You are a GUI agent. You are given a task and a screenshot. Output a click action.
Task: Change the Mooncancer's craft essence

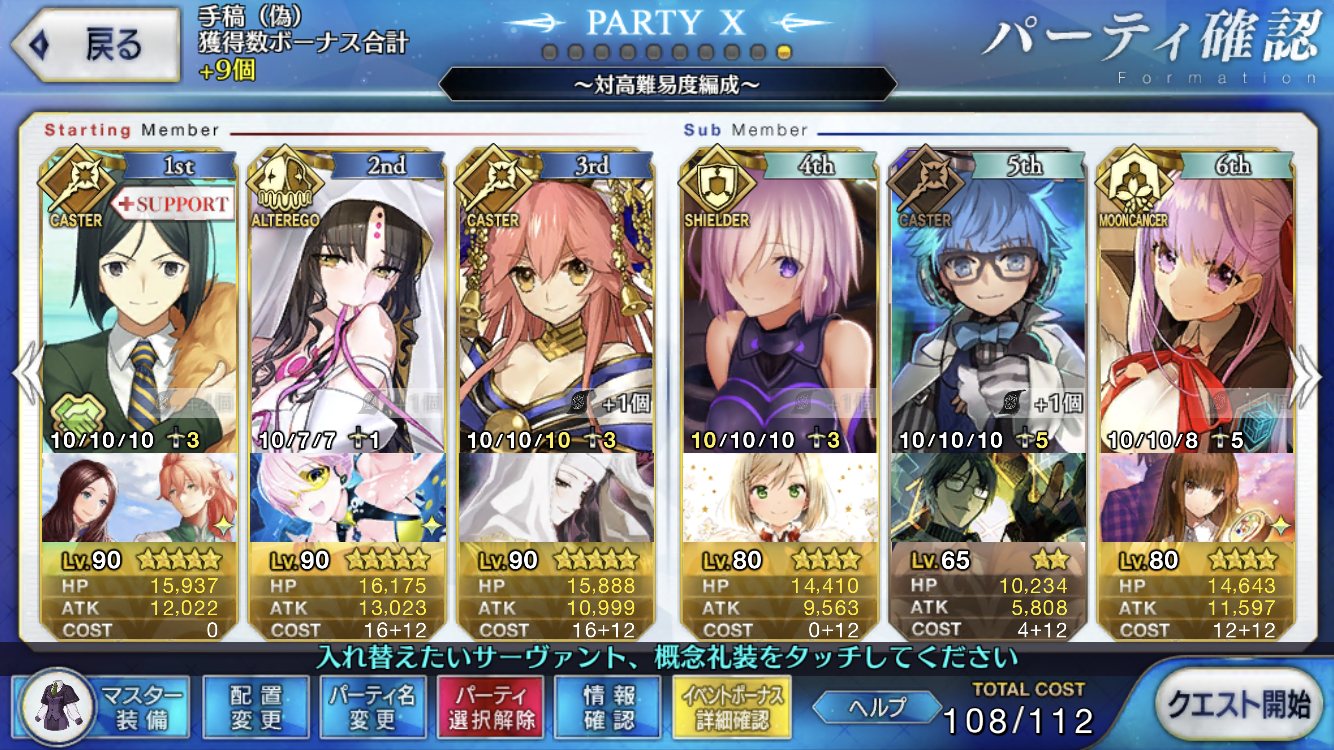pyautogui.click(x=1195, y=497)
